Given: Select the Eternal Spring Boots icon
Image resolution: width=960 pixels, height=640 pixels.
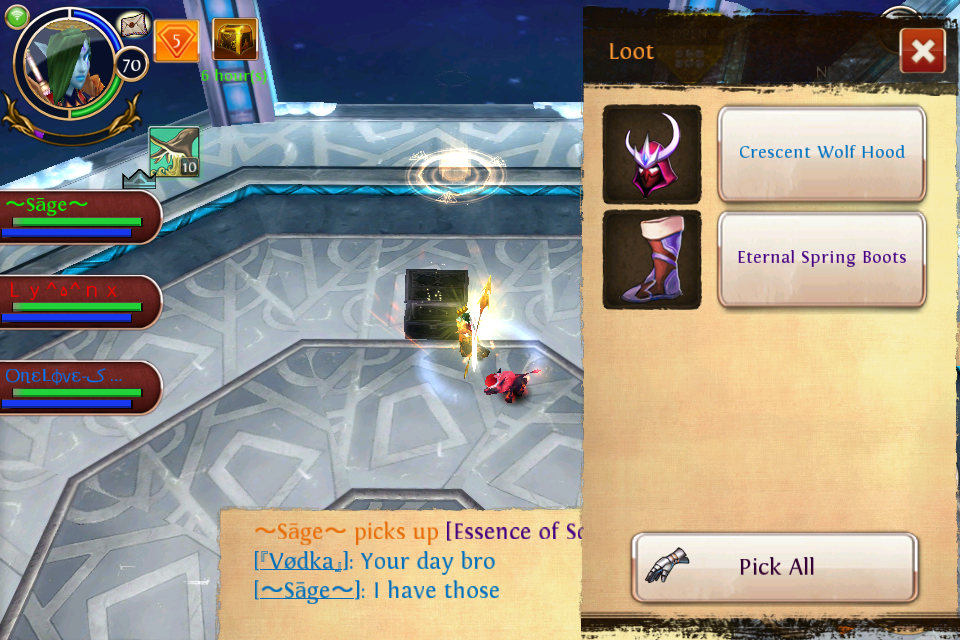Looking at the screenshot, I should click(x=652, y=259).
